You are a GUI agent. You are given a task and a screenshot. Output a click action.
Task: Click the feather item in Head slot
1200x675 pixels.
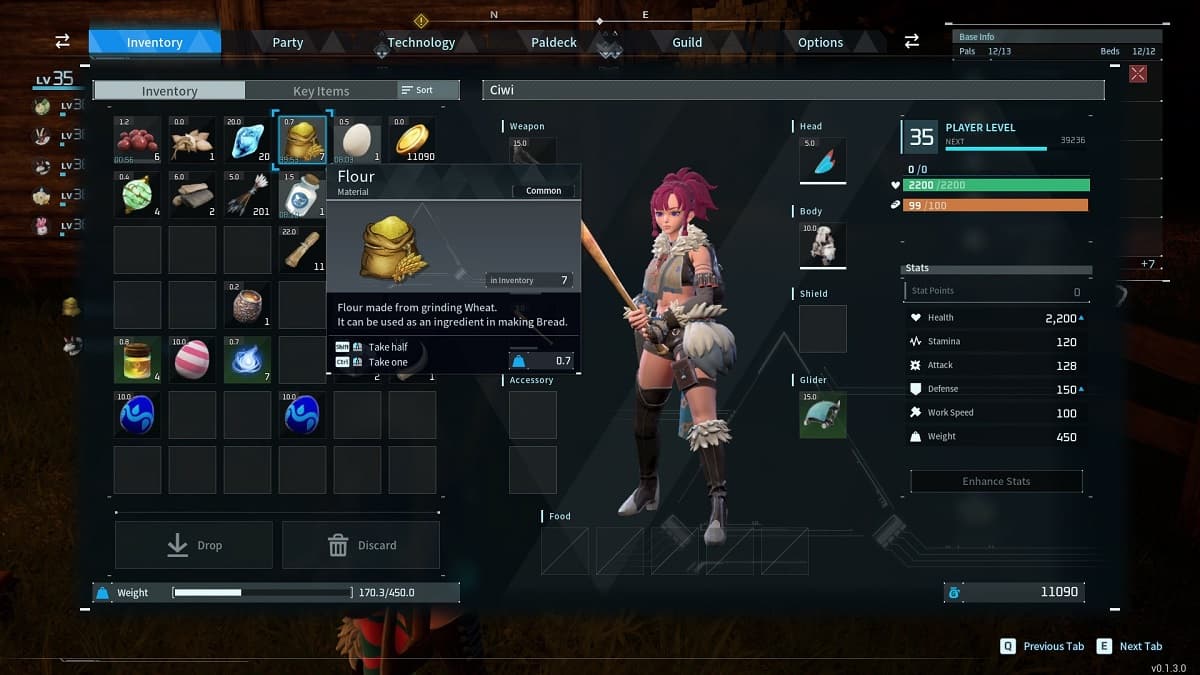click(x=823, y=161)
